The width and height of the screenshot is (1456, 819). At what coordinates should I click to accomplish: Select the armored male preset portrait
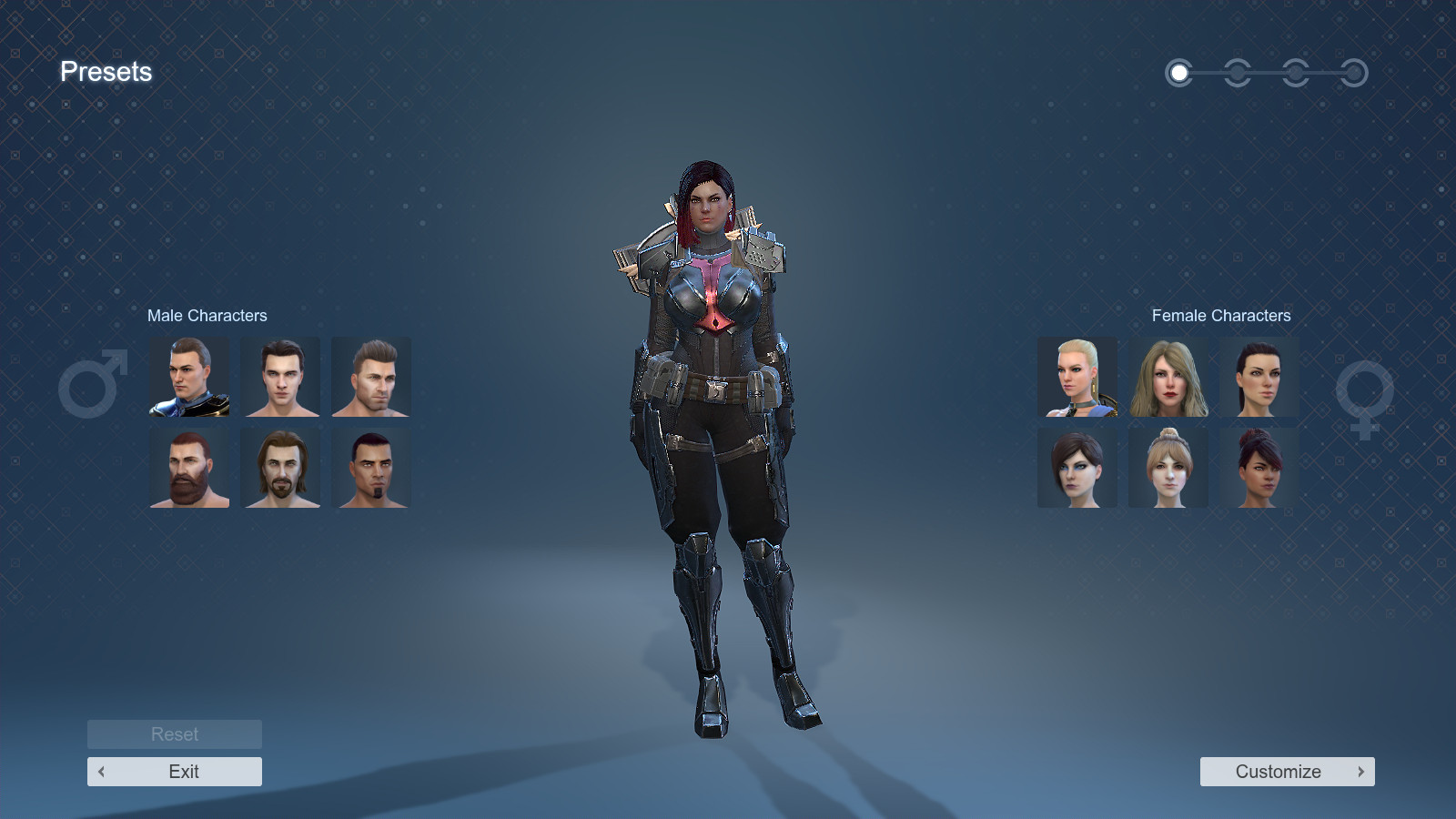(x=188, y=377)
